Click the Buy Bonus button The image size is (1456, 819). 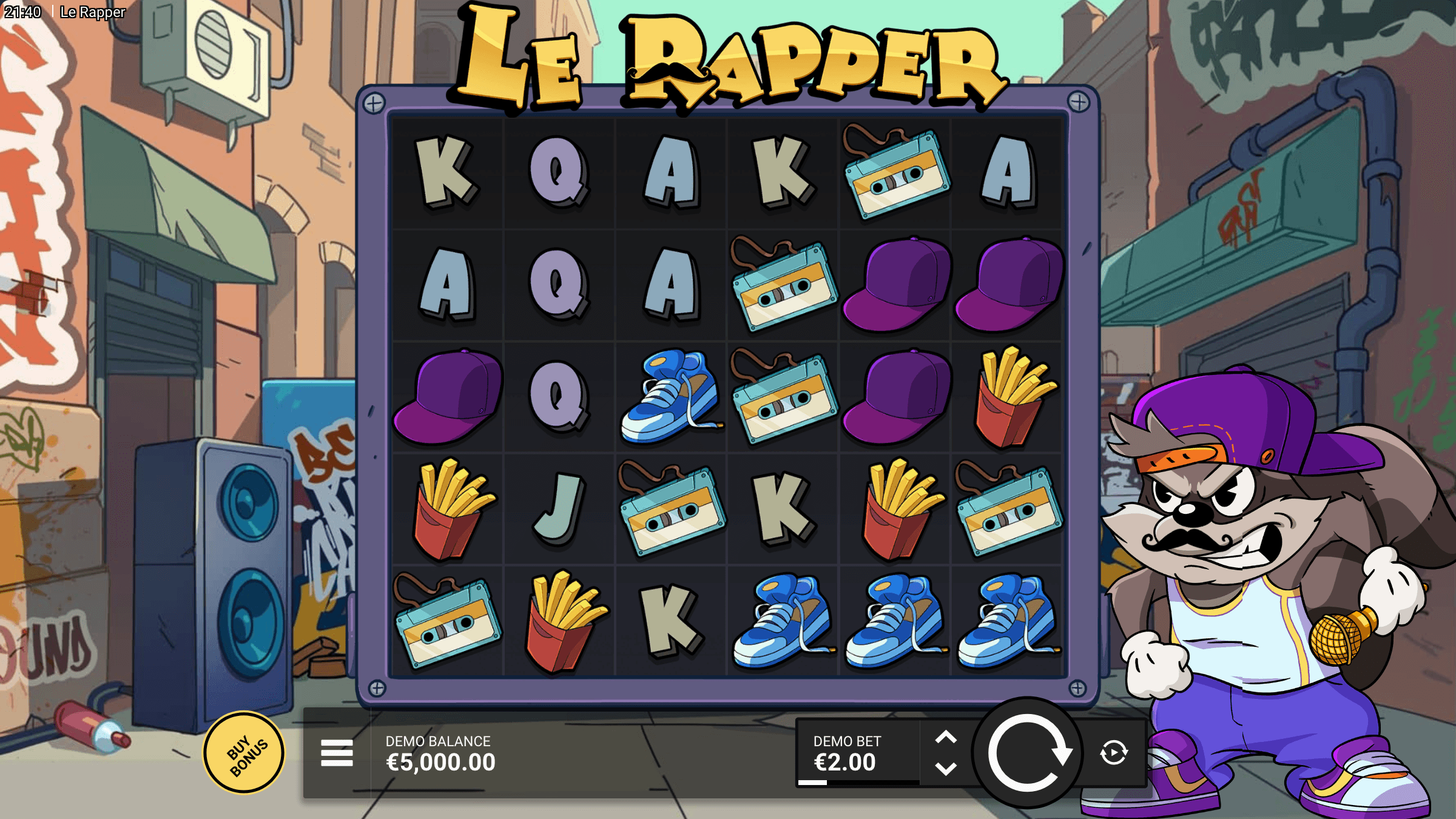pyautogui.click(x=245, y=751)
